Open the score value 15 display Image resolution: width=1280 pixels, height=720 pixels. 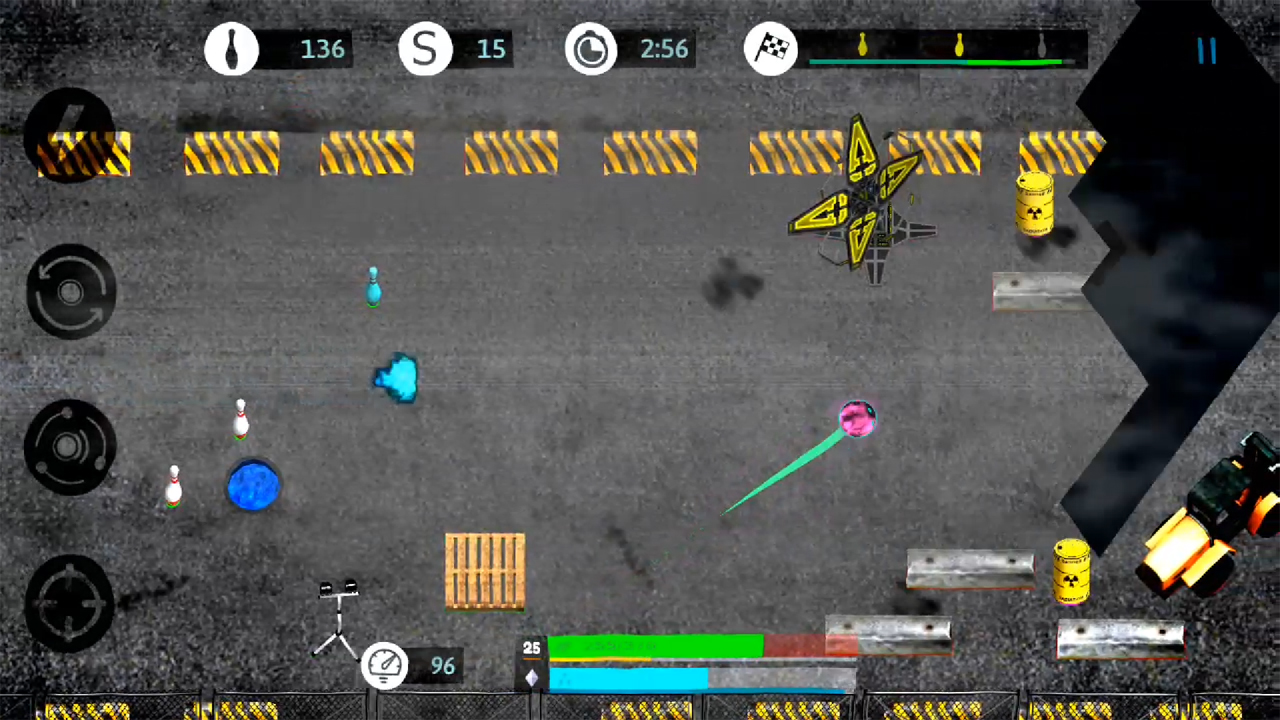click(490, 49)
